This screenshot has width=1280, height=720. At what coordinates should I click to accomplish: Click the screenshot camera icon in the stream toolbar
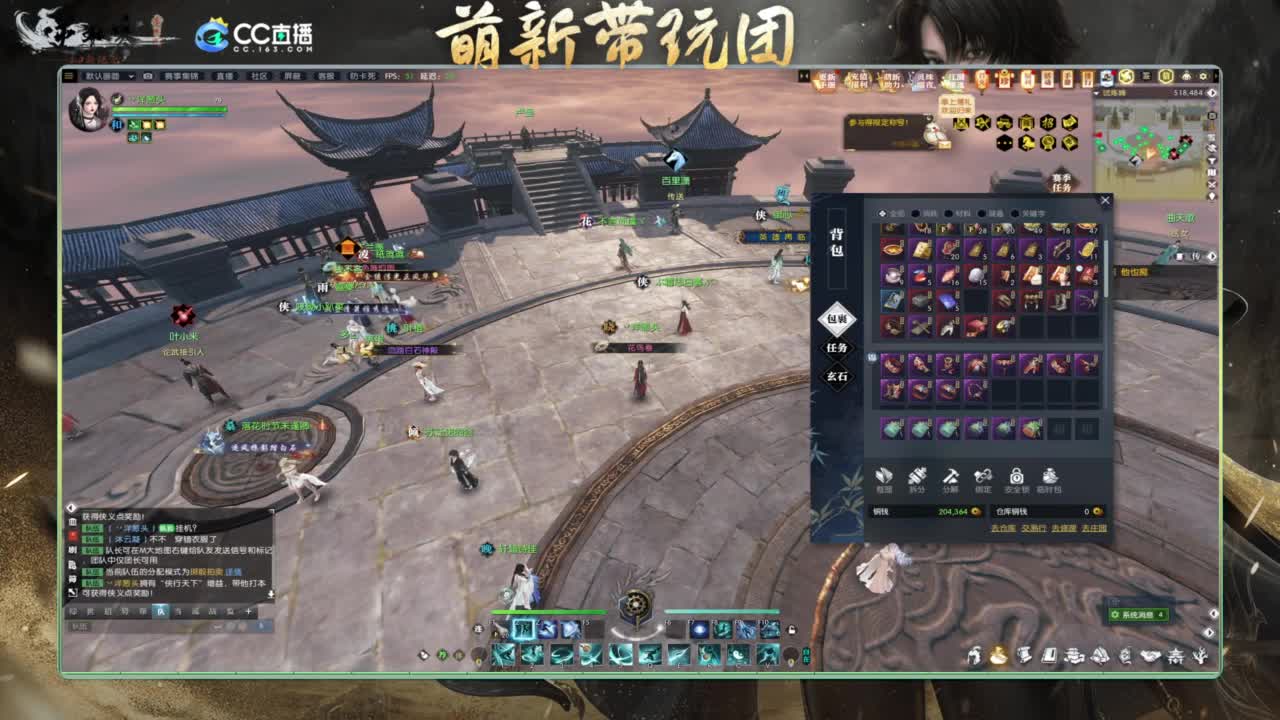[147, 76]
